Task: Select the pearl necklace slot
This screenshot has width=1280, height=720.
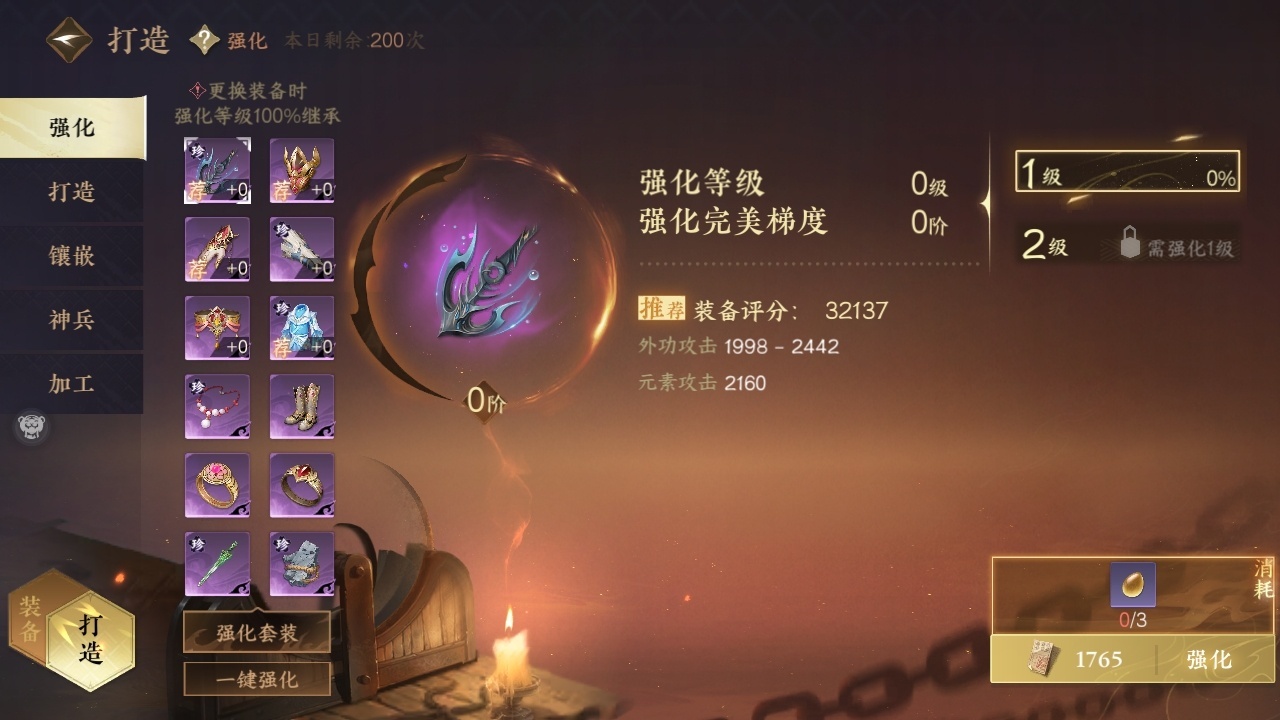Action: tap(217, 406)
